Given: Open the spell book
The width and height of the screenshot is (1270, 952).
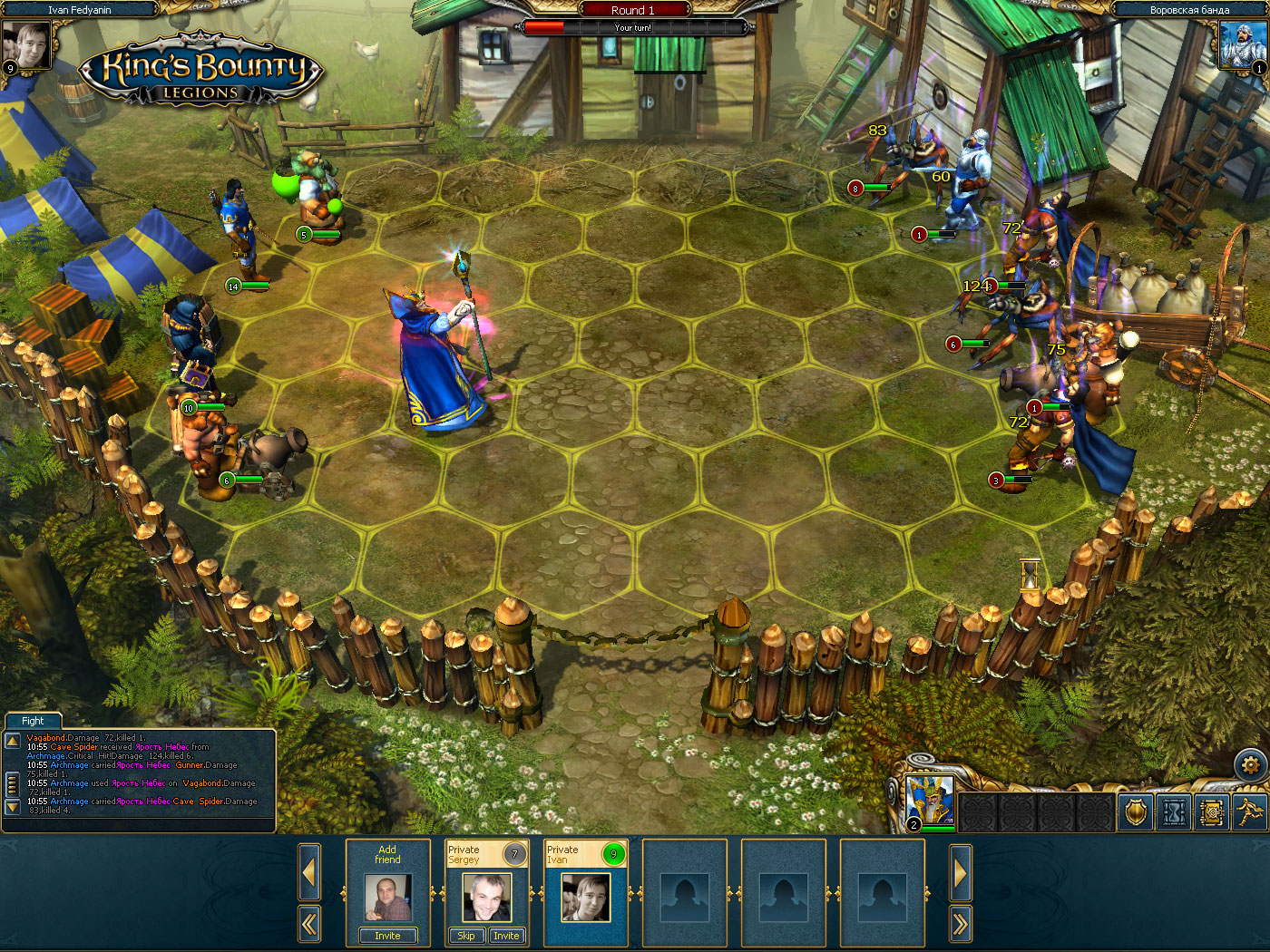Looking at the screenshot, I should (x=1213, y=812).
